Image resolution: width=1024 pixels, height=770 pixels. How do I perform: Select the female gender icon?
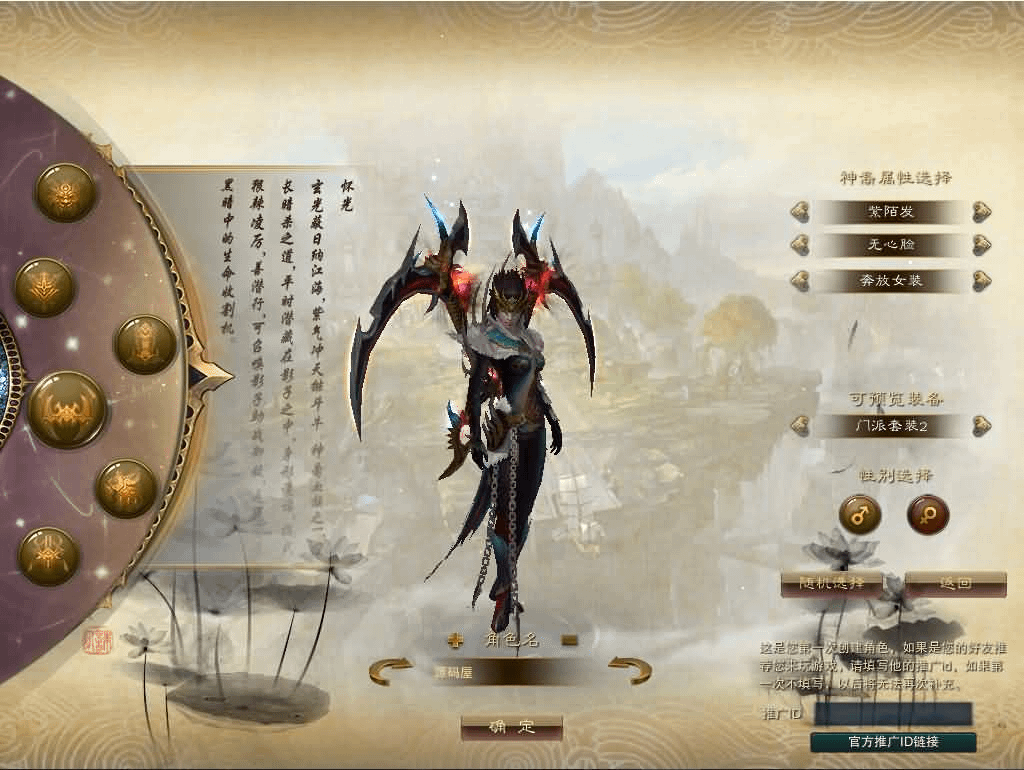pyautogui.click(x=927, y=515)
